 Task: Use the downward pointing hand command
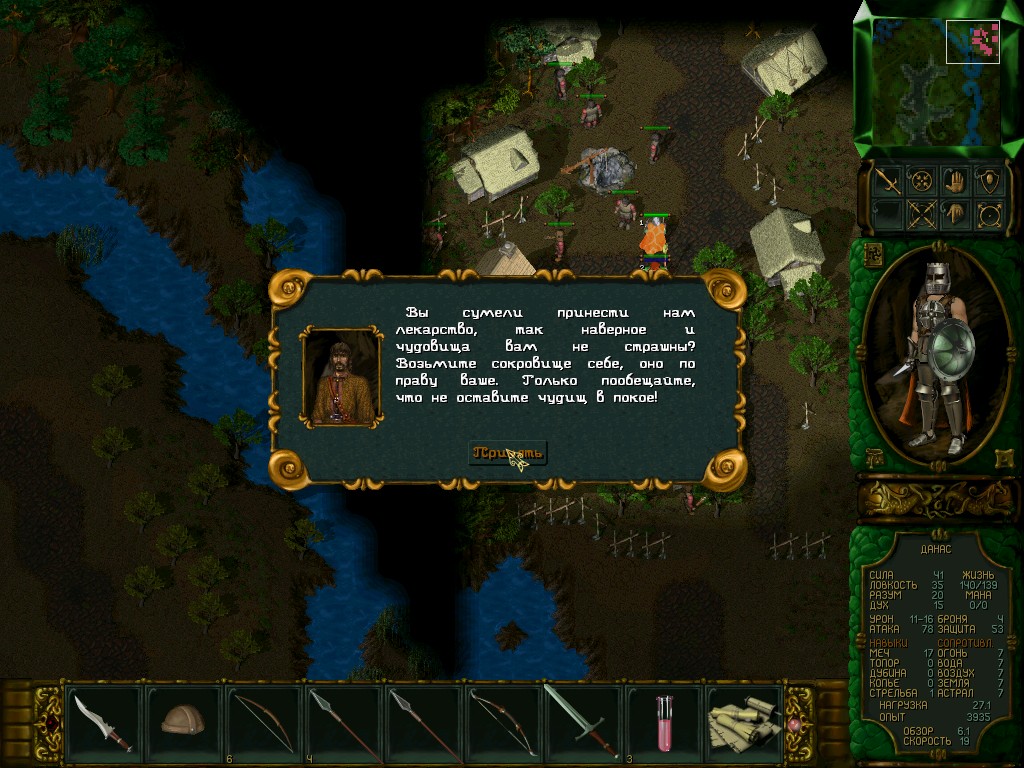click(x=955, y=214)
